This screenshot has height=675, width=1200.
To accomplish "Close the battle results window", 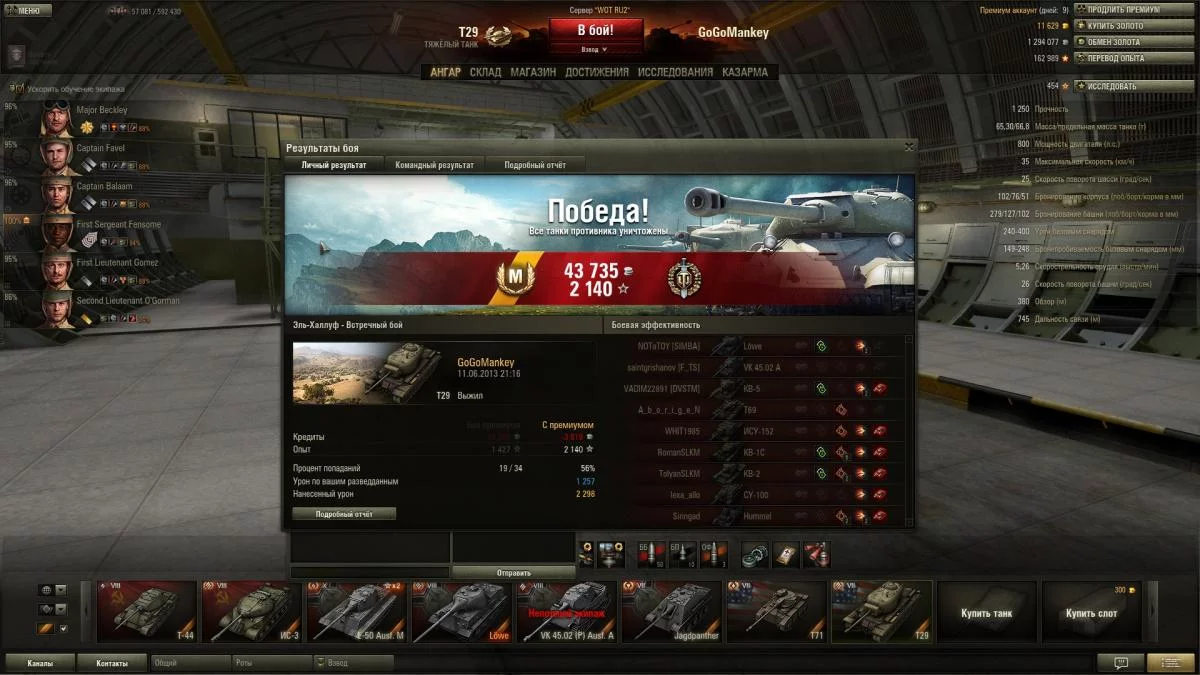I will 908,147.
